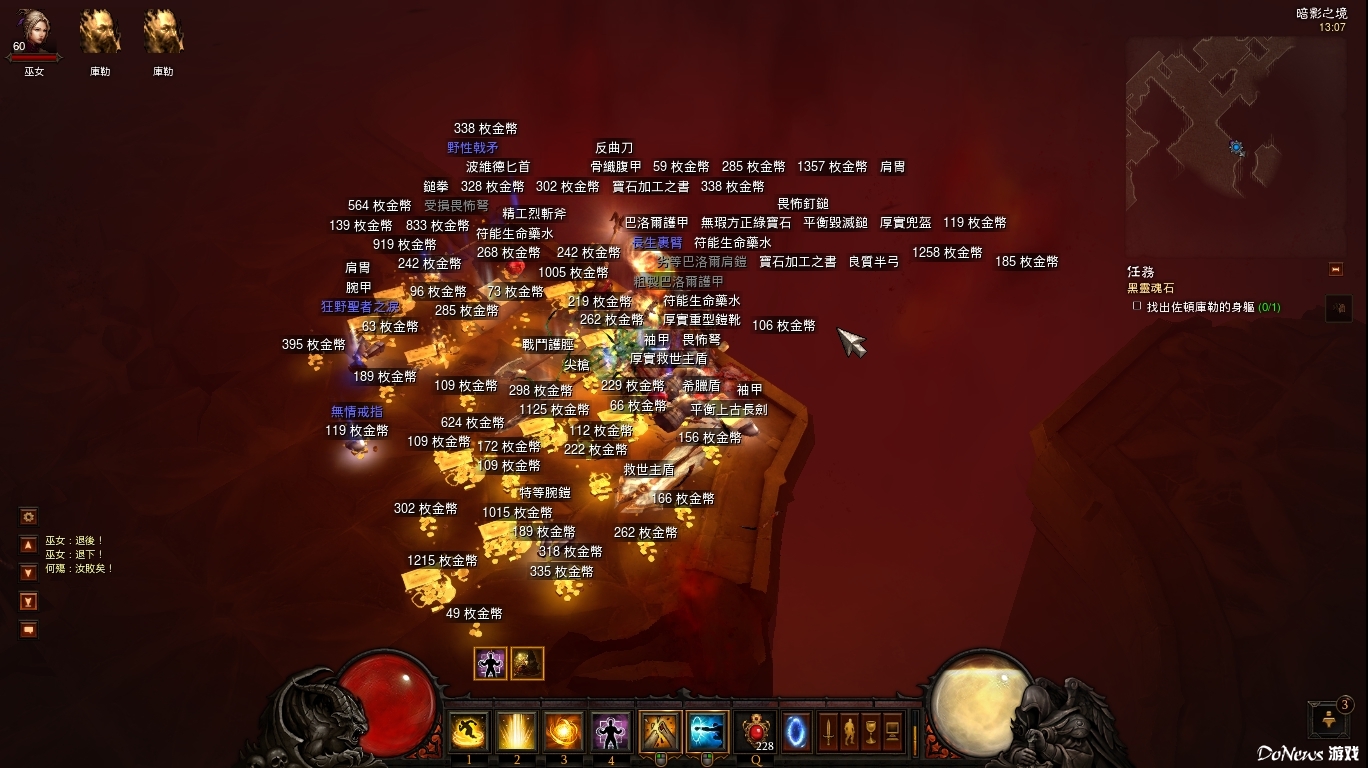The image size is (1368, 768).
Task: Activate the purple silhouette skill in slot 4
Action: tap(610, 732)
